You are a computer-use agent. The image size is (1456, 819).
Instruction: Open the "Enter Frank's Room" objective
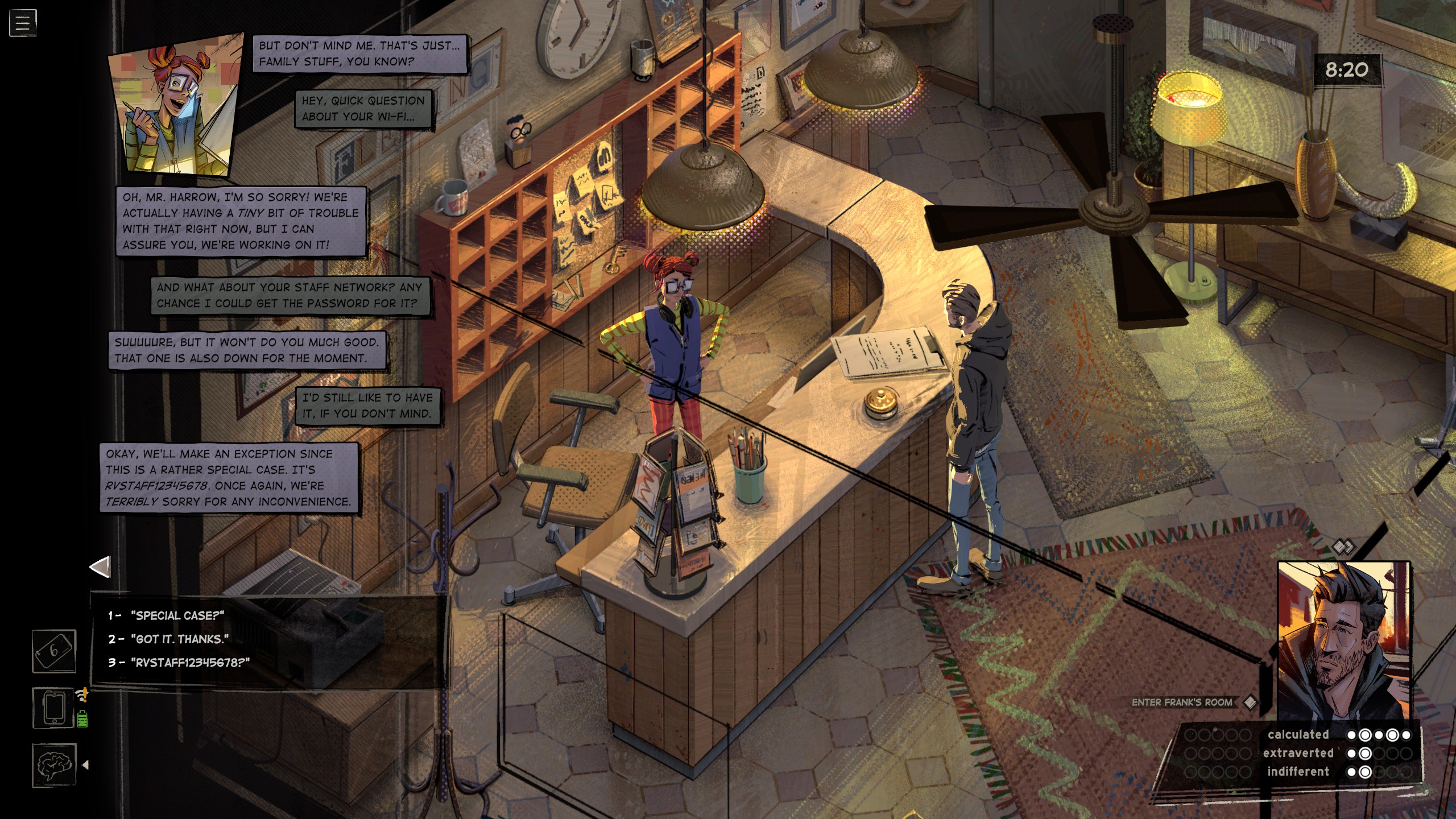(x=1182, y=702)
